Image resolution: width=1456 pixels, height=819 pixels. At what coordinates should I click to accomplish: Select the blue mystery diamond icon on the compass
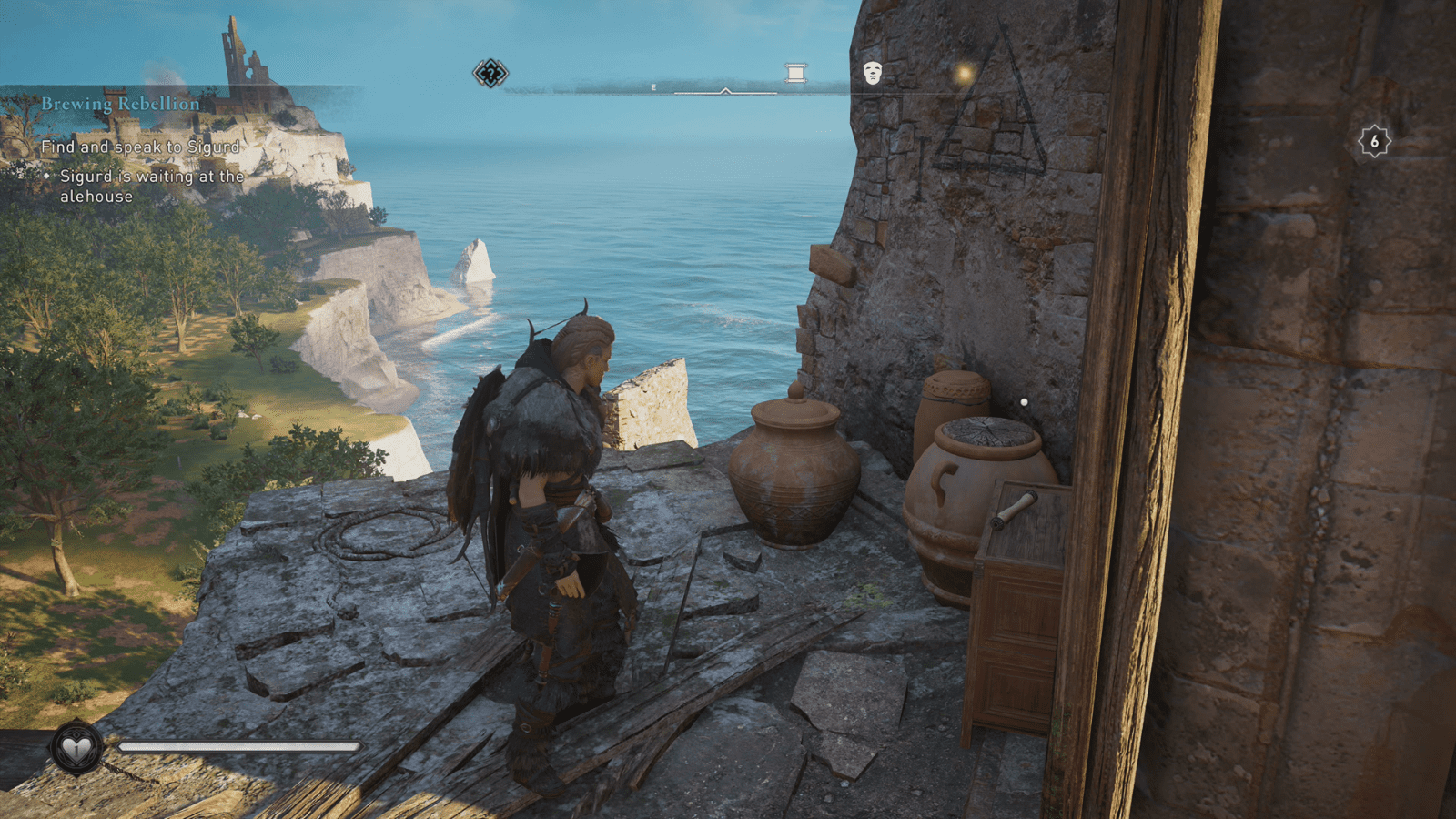point(489,75)
